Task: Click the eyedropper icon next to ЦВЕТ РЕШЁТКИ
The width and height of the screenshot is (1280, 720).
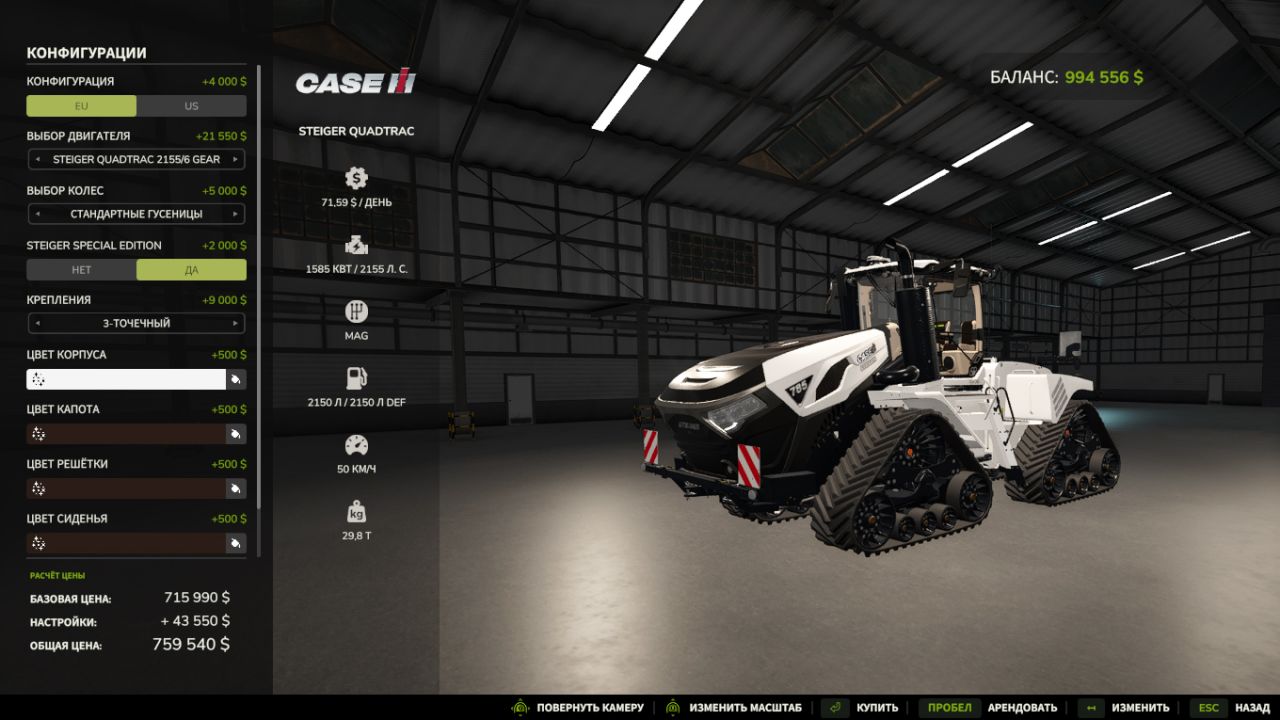Action: [x=237, y=488]
